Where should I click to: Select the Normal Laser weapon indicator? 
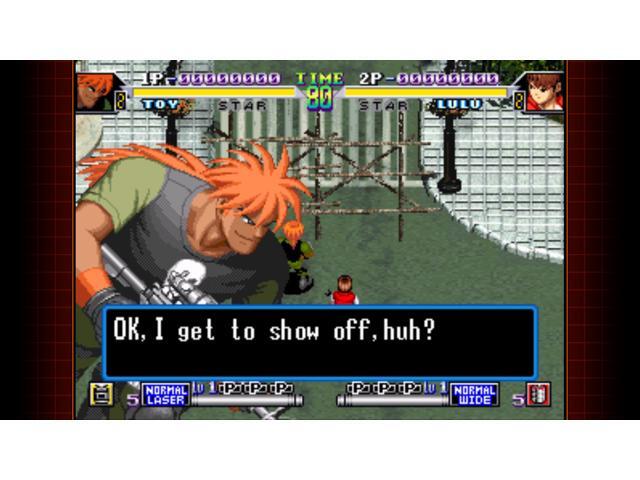coord(165,394)
